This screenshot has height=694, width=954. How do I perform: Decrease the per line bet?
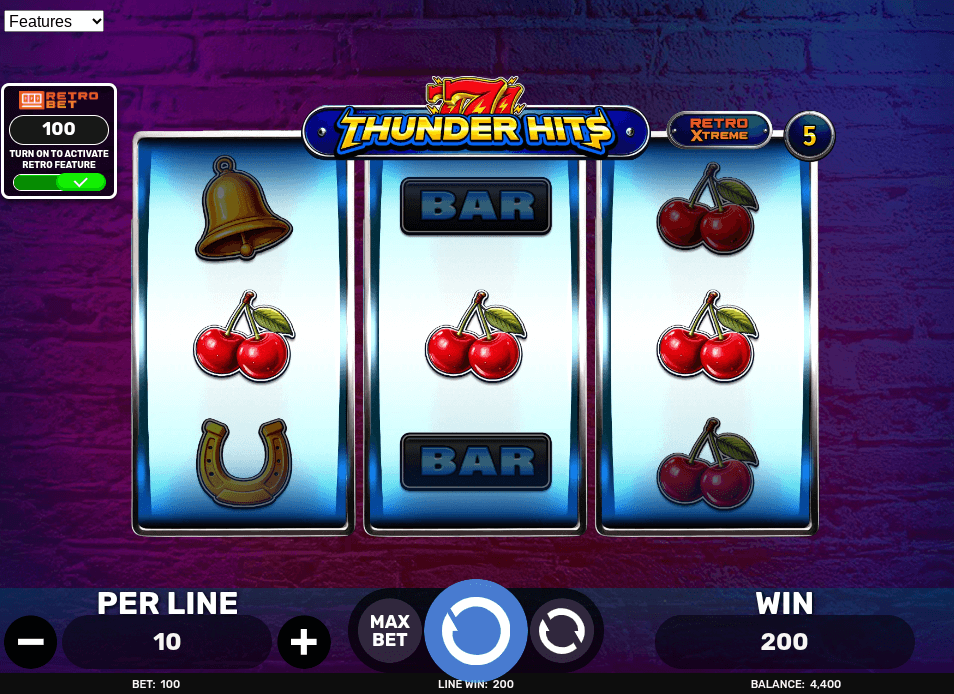coord(31,642)
